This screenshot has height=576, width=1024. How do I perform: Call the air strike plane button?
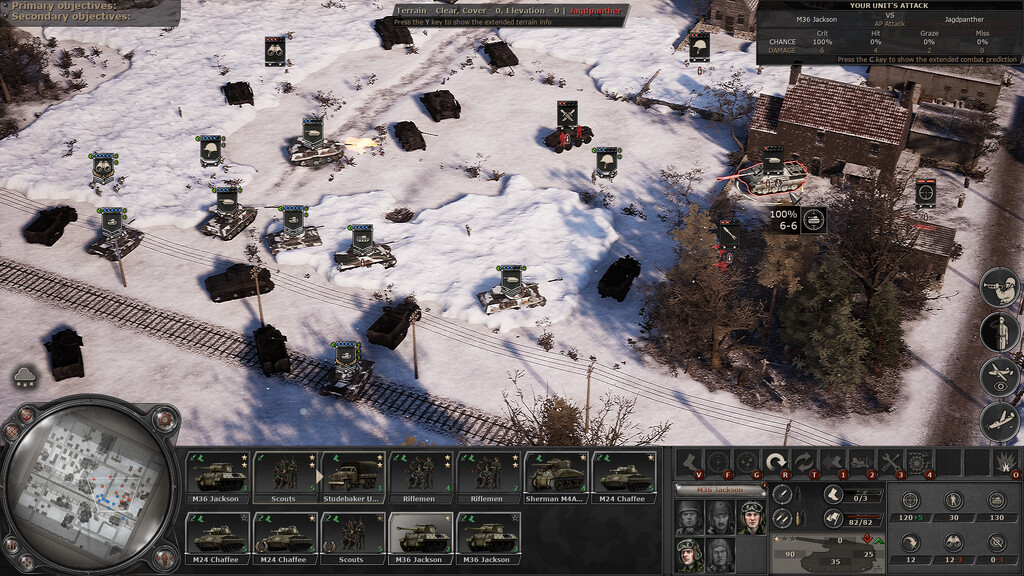click(998, 423)
